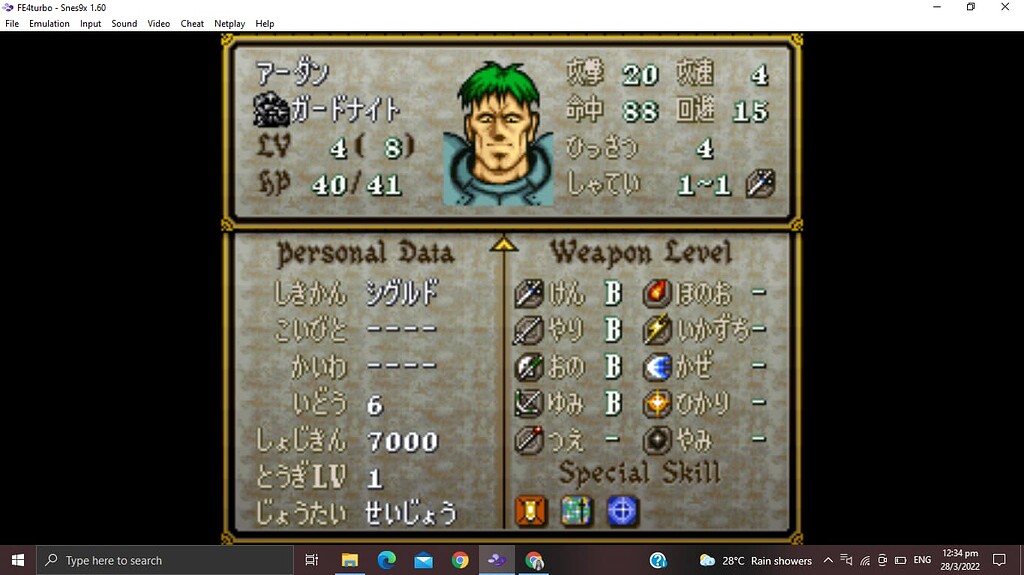Viewport: 1024px width, 575px height.
Task: Click the armored knight class icon
Action: (x=270, y=109)
